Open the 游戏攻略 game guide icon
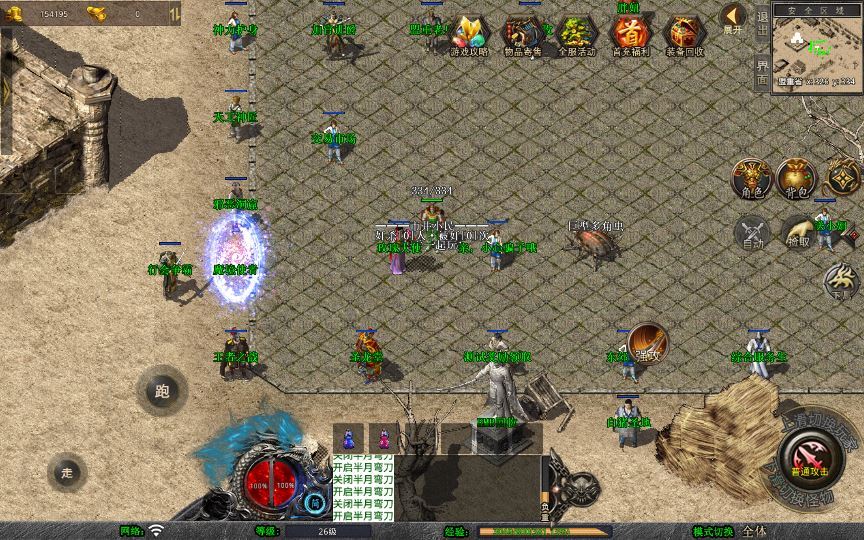Screen dimensions: 864x540 pyautogui.click(x=469, y=36)
